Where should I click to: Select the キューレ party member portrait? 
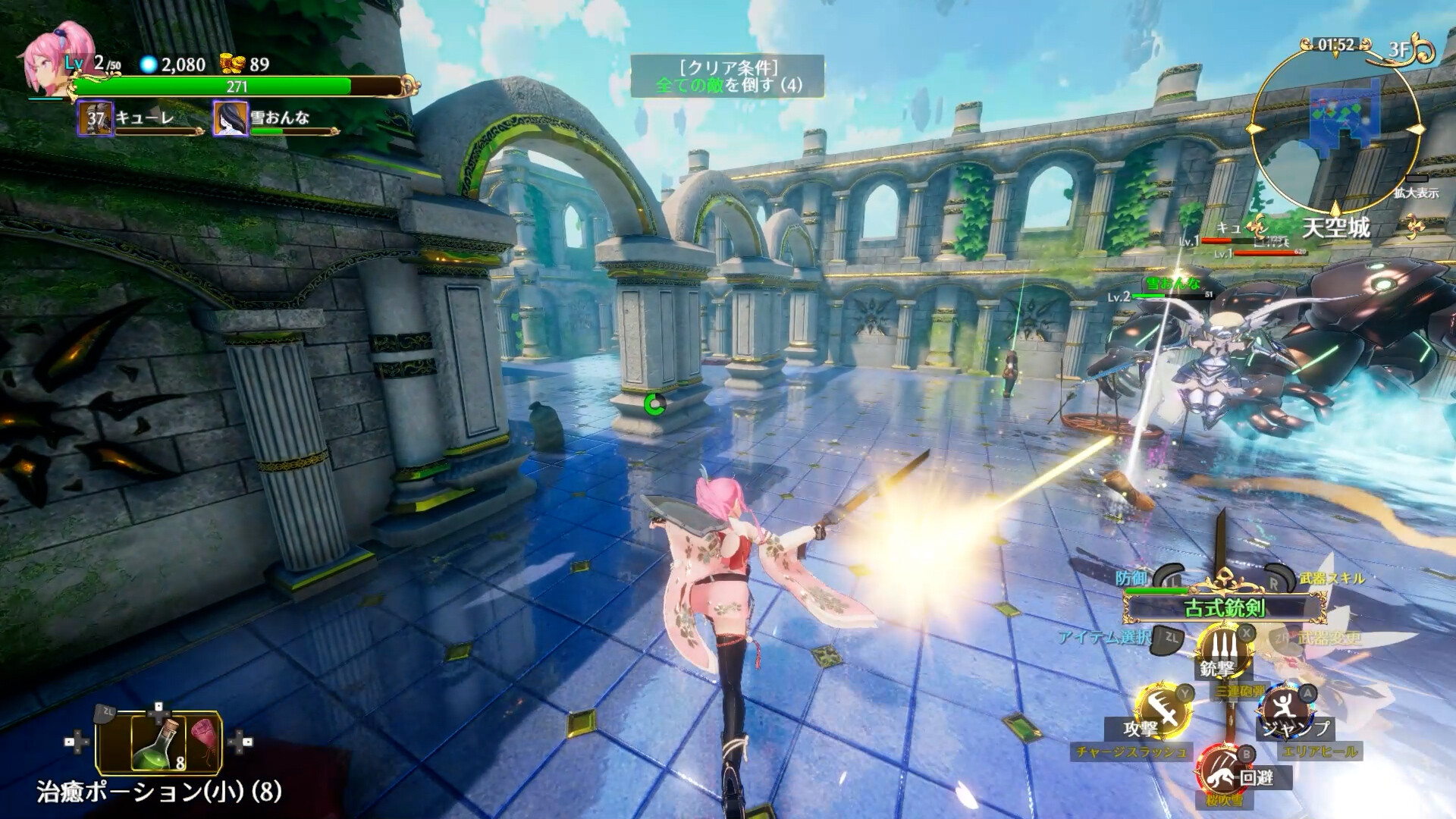[x=95, y=119]
